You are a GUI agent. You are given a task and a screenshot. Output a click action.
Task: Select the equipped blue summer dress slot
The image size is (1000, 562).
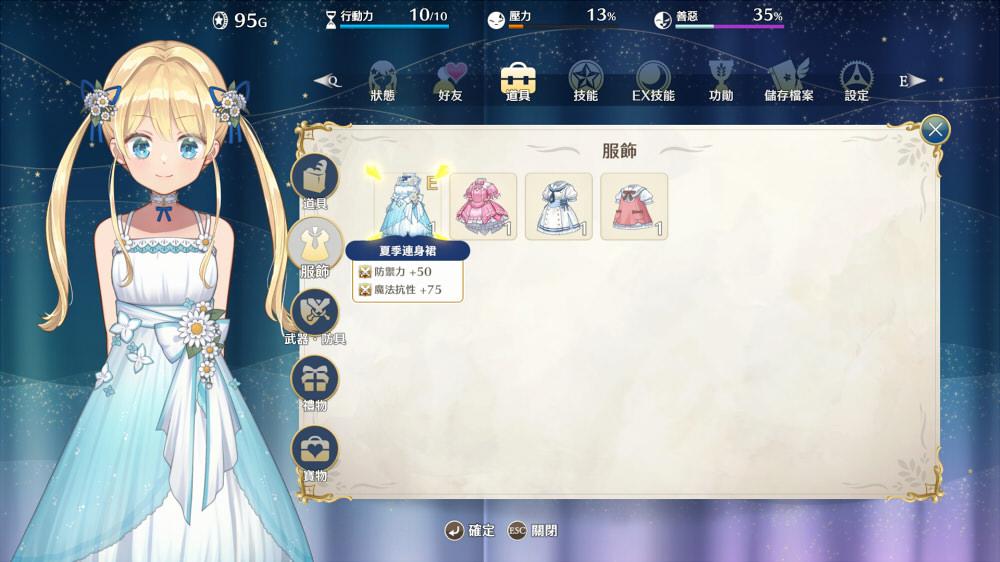(x=408, y=206)
